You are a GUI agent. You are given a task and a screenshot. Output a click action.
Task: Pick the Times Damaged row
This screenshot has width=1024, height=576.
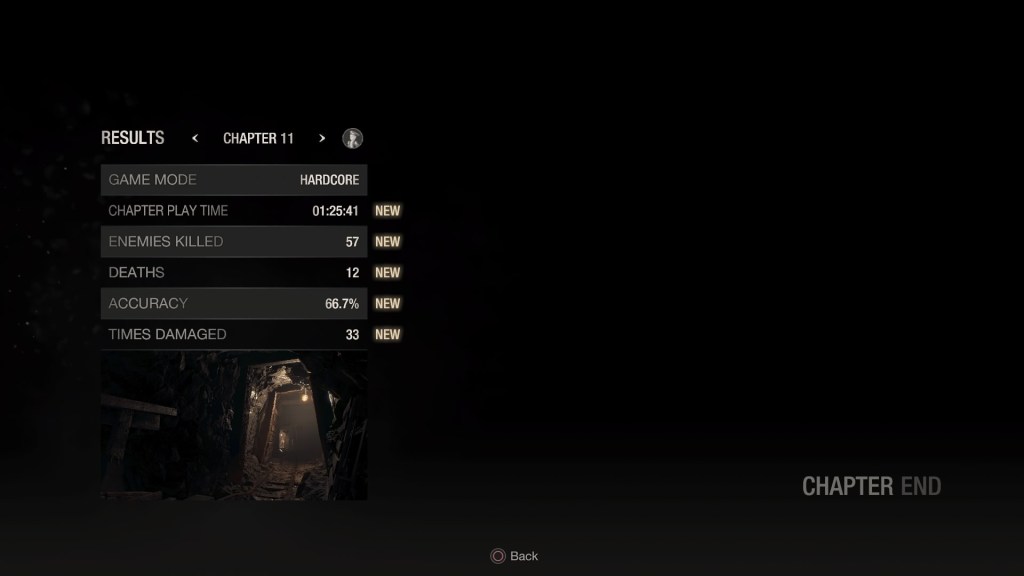point(233,335)
